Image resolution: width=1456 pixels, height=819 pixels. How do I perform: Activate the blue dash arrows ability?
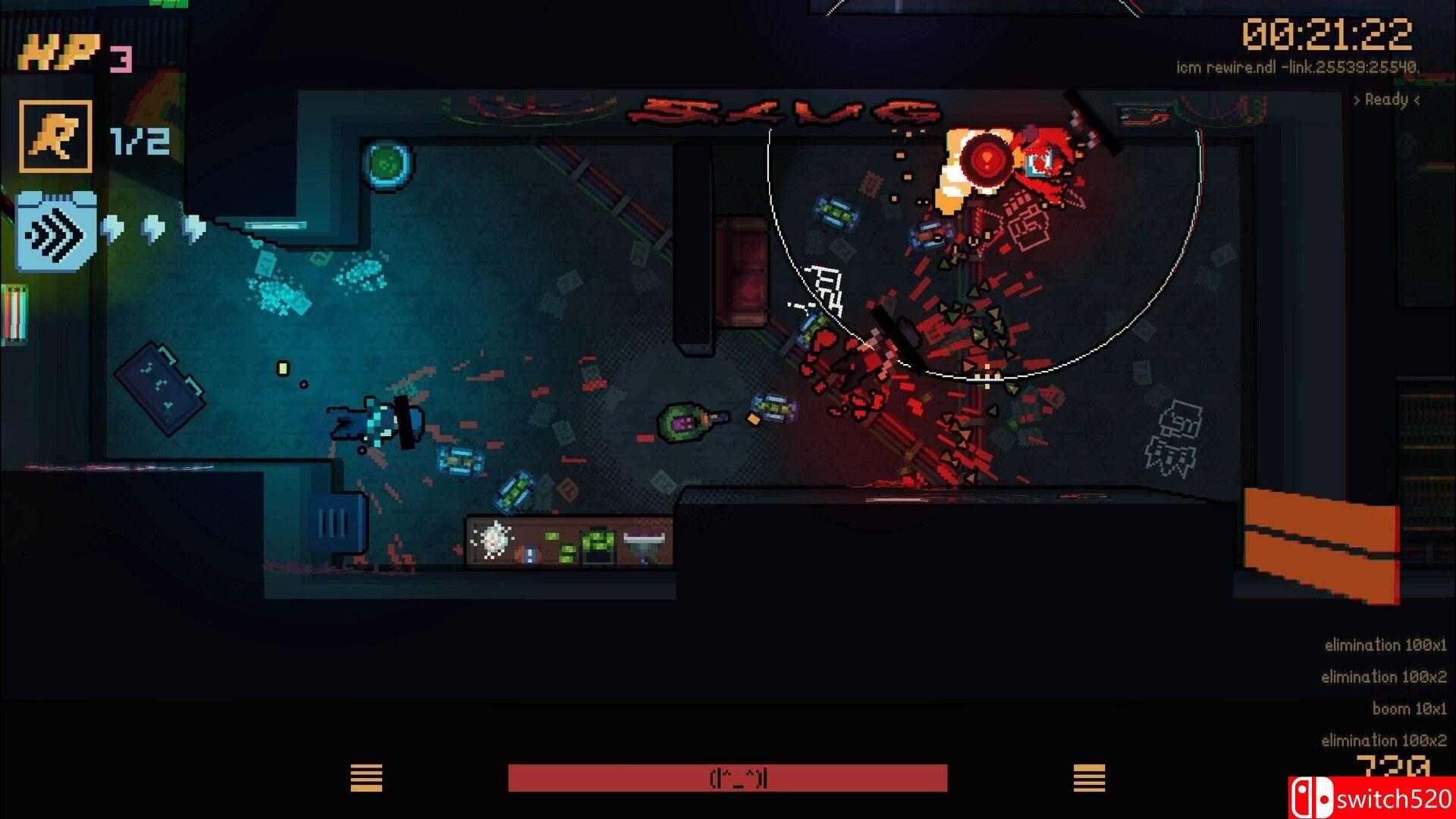(x=55, y=233)
